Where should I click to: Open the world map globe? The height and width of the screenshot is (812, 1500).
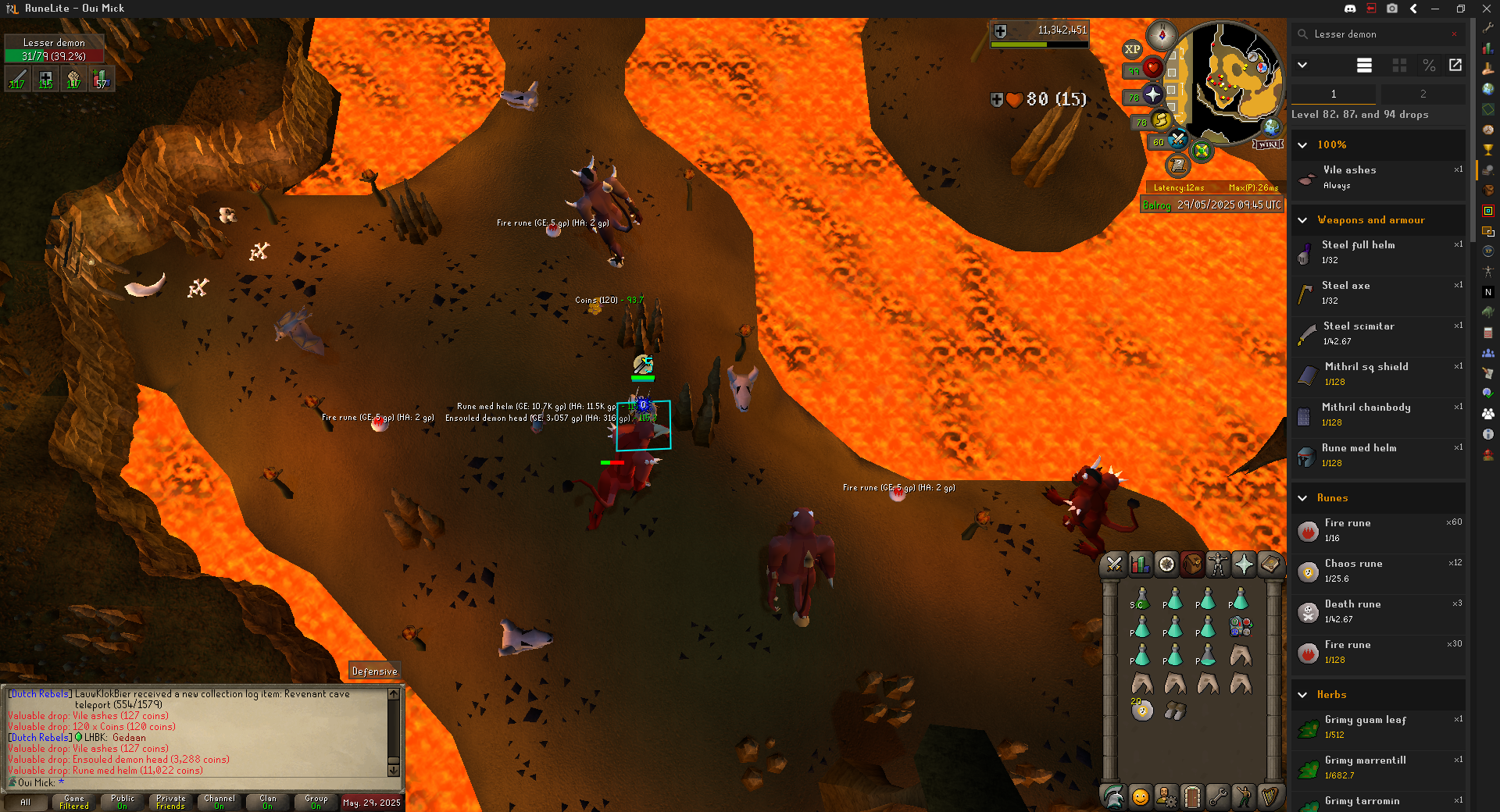tap(1272, 126)
